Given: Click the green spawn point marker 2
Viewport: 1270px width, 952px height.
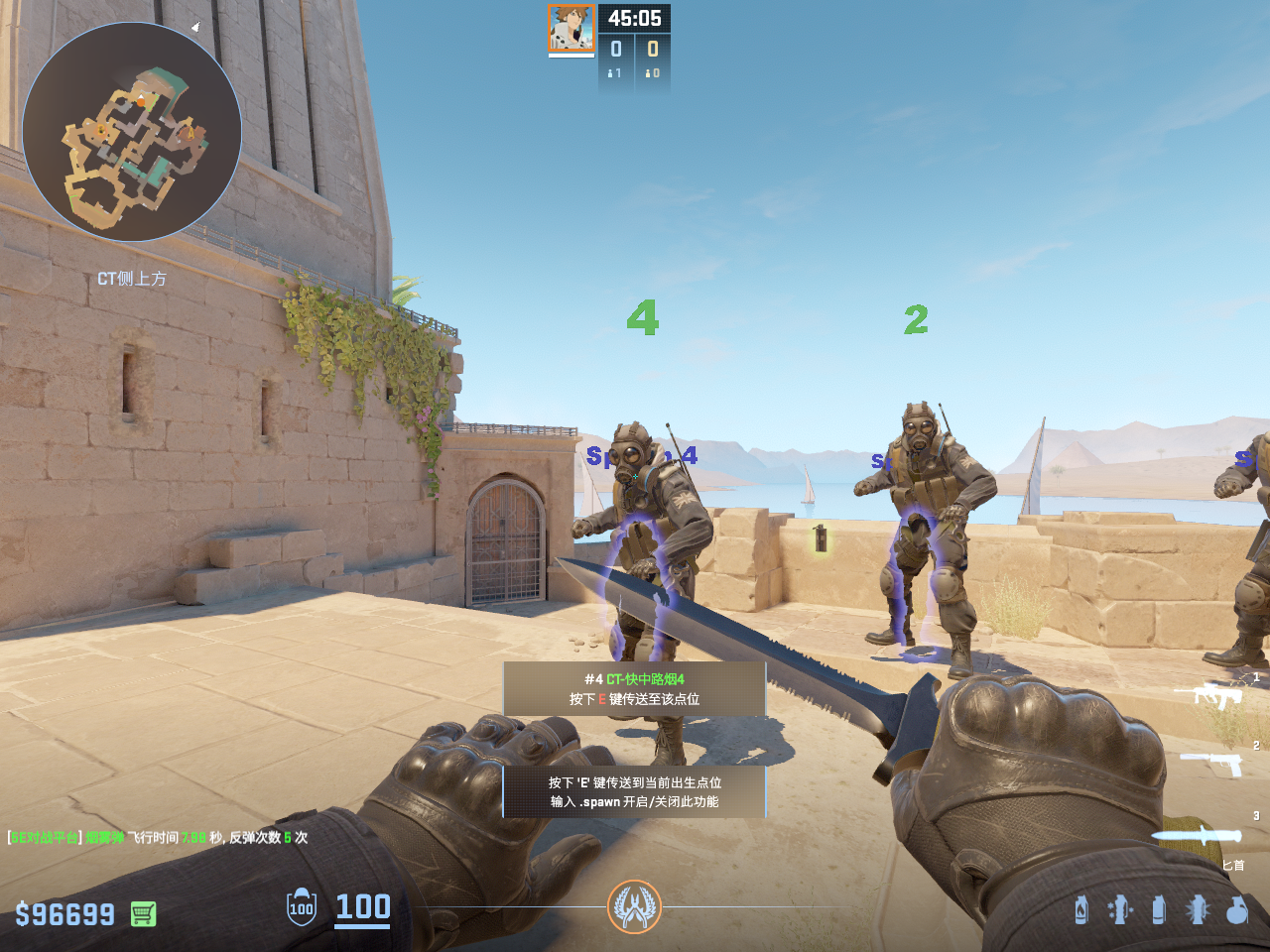Looking at the screenshot, I should point(916,319).
